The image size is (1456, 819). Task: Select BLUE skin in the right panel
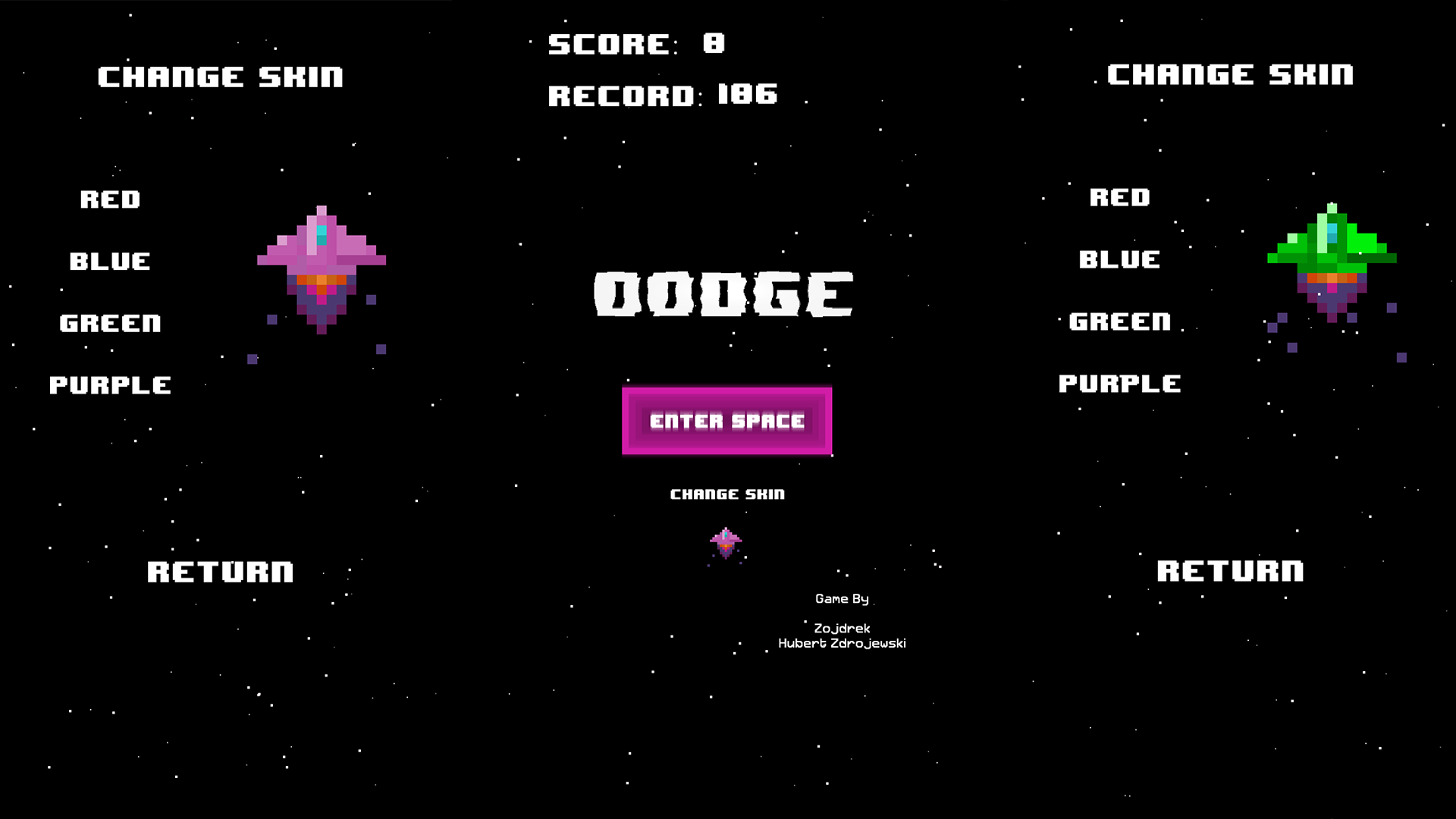(x=1118, y=260)
